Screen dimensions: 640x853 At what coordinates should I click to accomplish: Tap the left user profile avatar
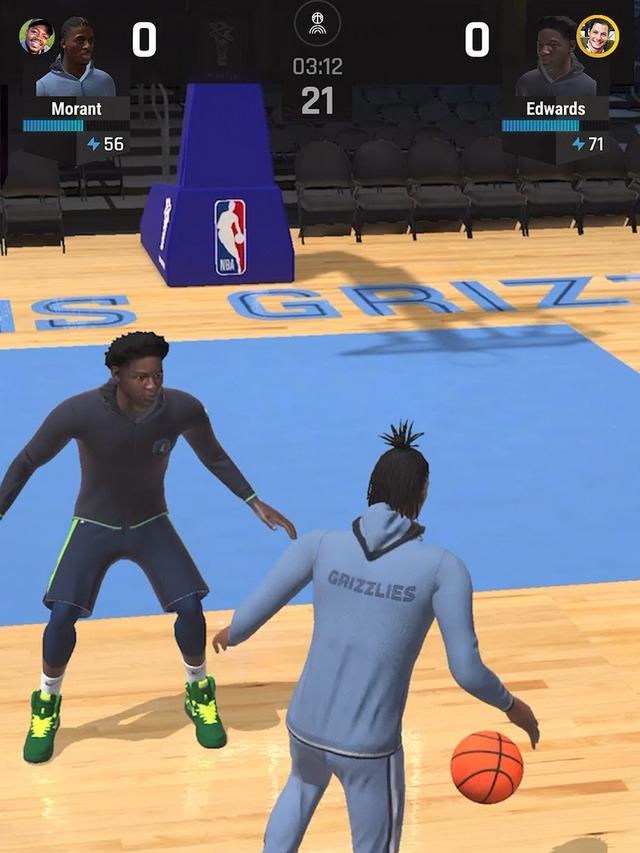[36, 36]
